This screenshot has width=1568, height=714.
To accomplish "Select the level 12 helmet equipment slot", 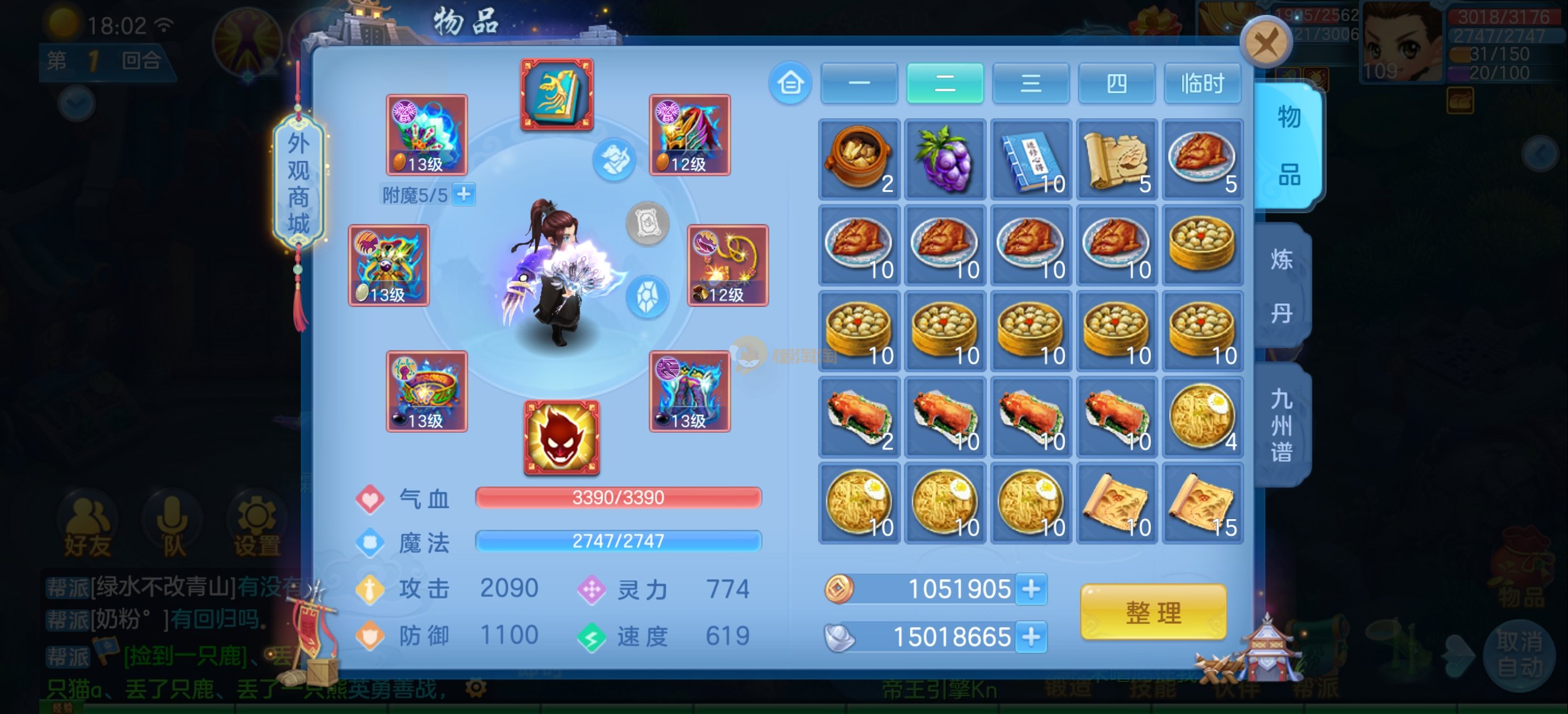I will point(690,135).
